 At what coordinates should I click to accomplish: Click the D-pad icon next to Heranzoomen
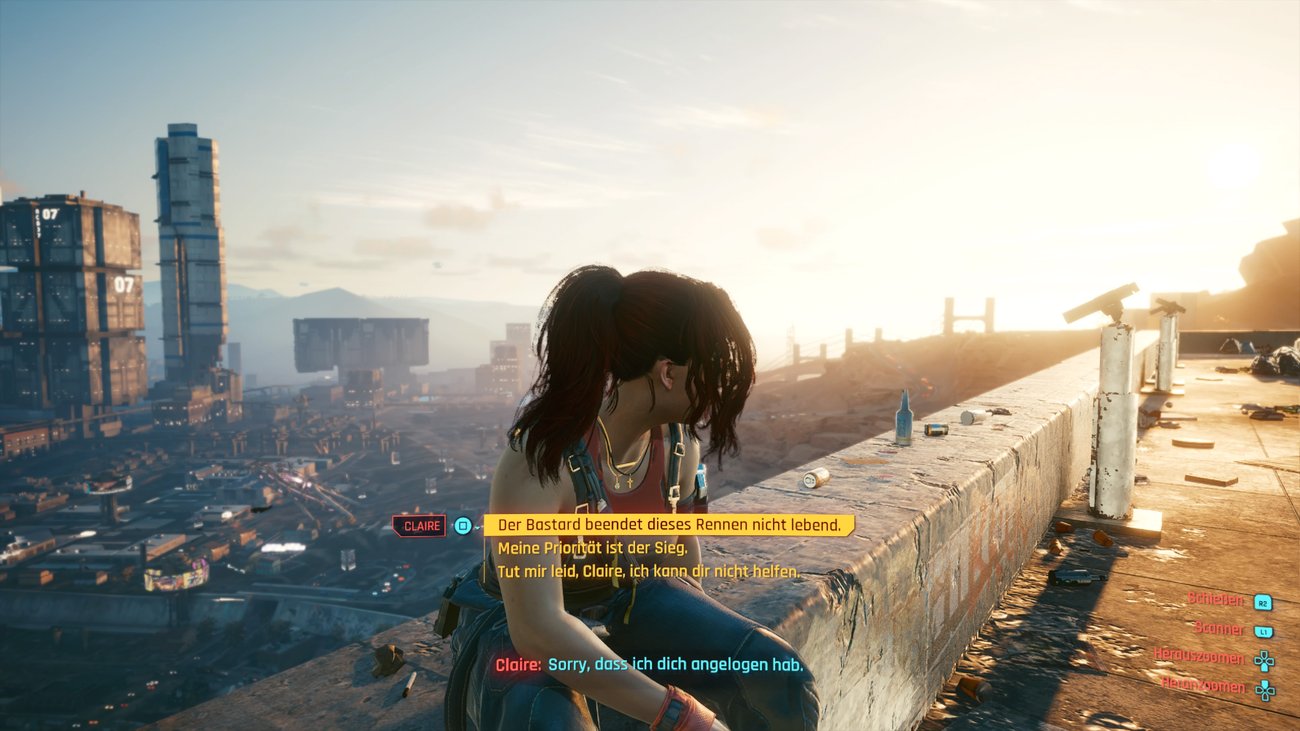coord(1264,690)
